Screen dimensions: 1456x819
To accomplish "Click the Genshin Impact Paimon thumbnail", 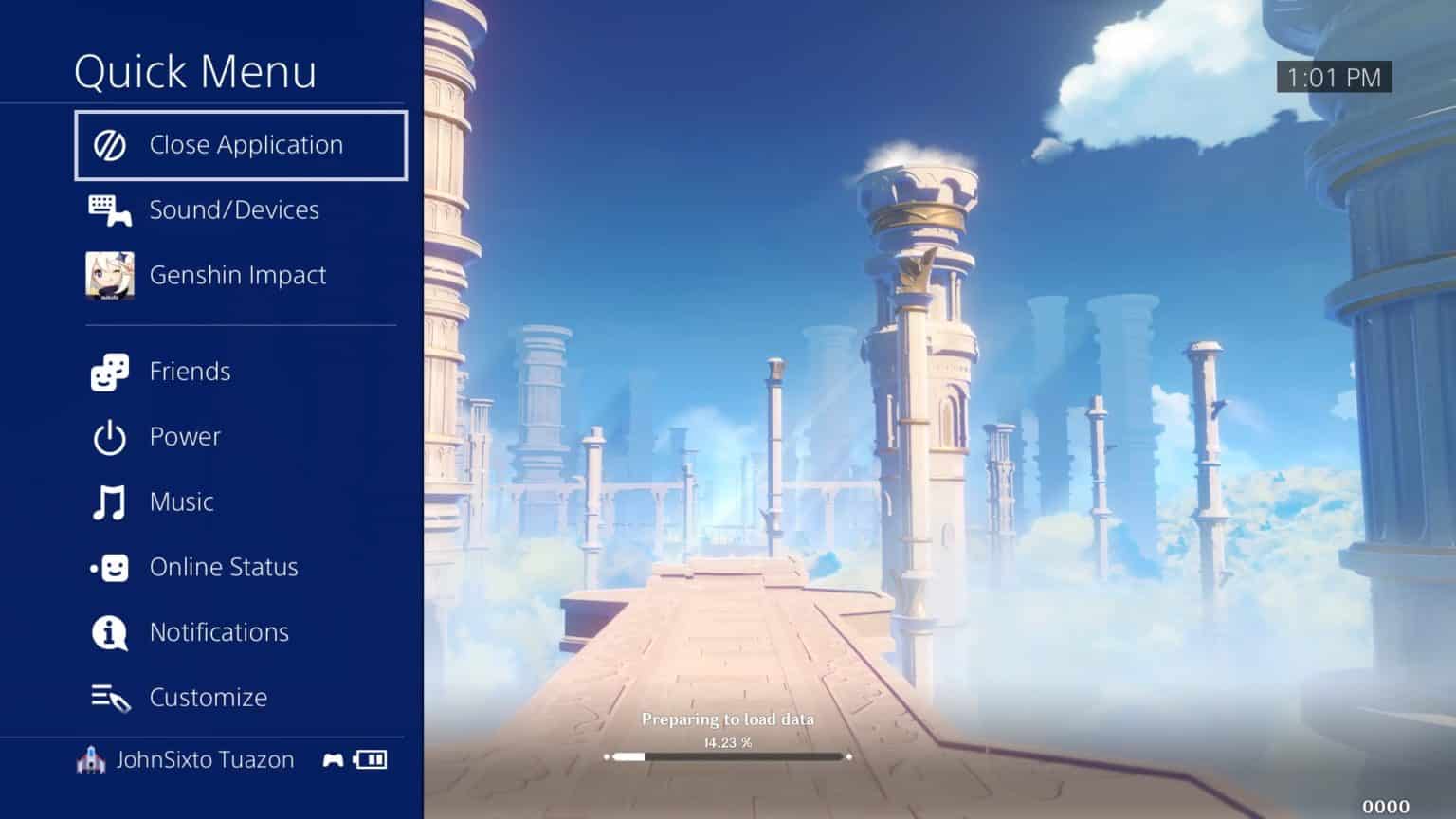I will tap(110, 276).
